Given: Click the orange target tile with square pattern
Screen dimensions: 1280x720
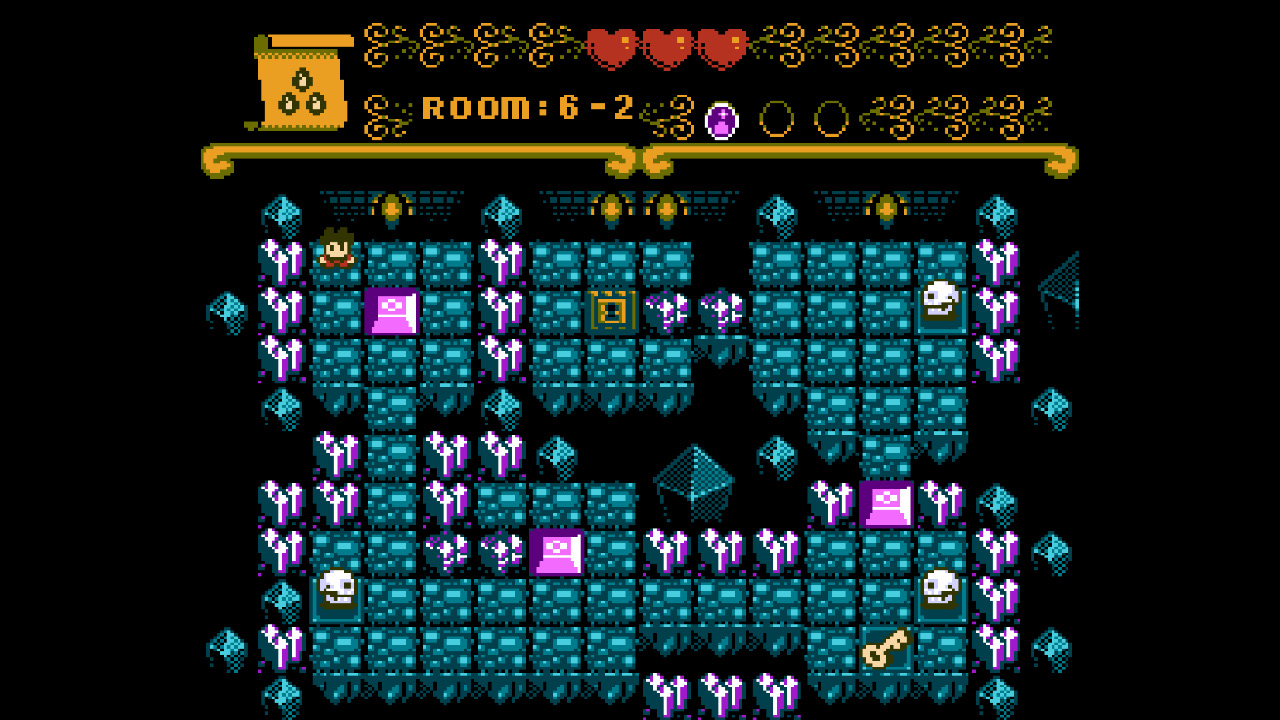Looking at the screenshot, I should point(613,311).
